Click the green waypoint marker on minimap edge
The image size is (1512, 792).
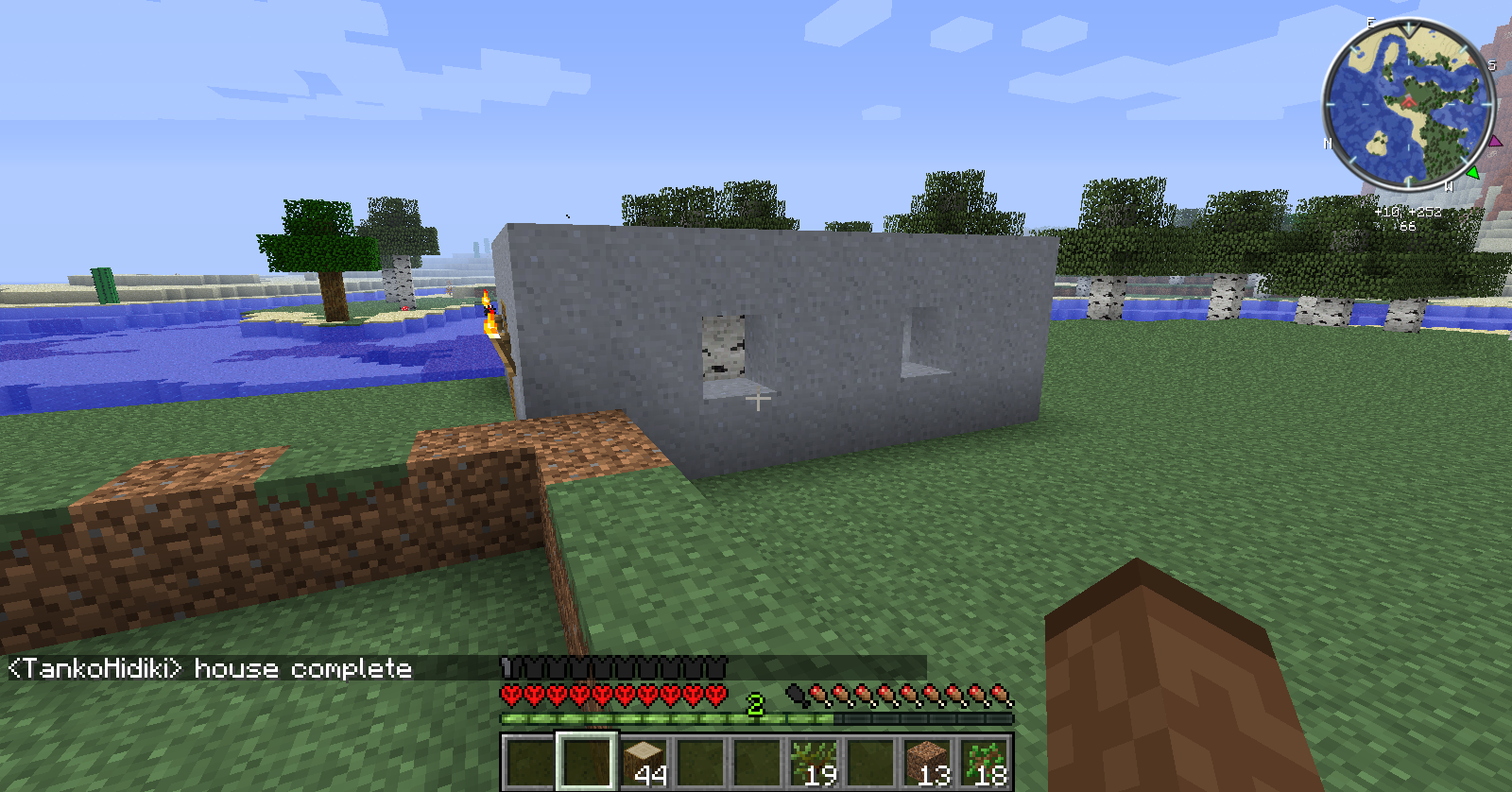(1472, 172)
